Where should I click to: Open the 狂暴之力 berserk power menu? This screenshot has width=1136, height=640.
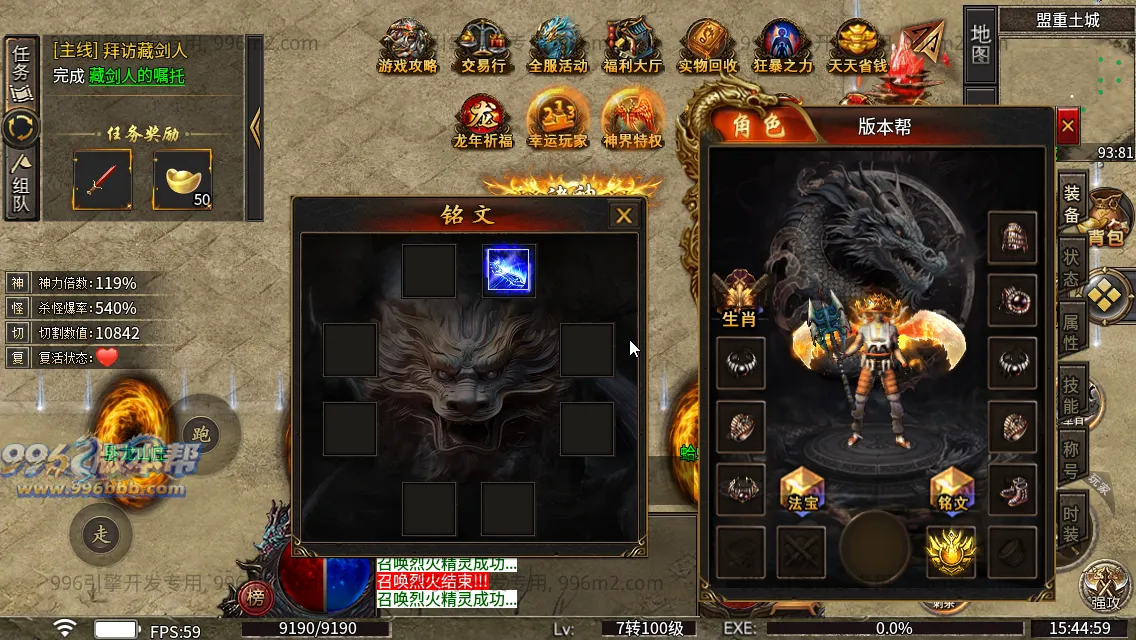click(782, 48)
